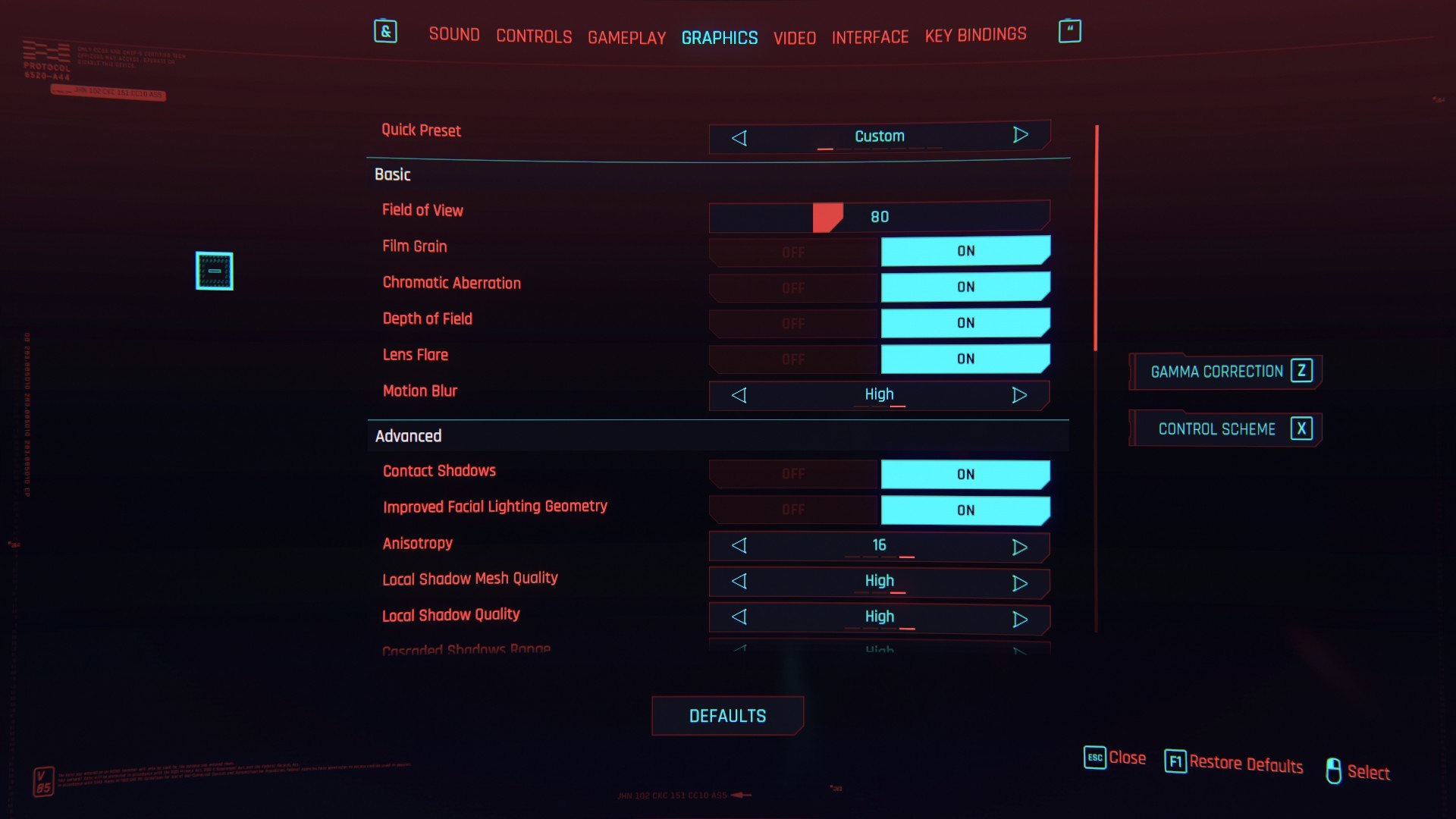
Task: Adjust the Field of View slider
Action: tap(827, 217)
